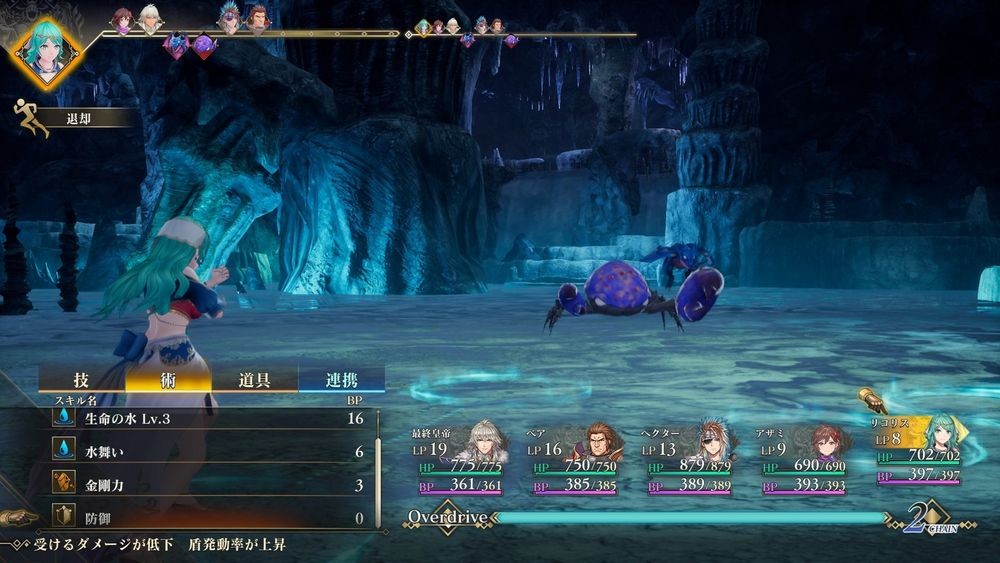1000x563 pixels.
Task: Switch to the 技 techniques tab
Action: coord(82,380)
